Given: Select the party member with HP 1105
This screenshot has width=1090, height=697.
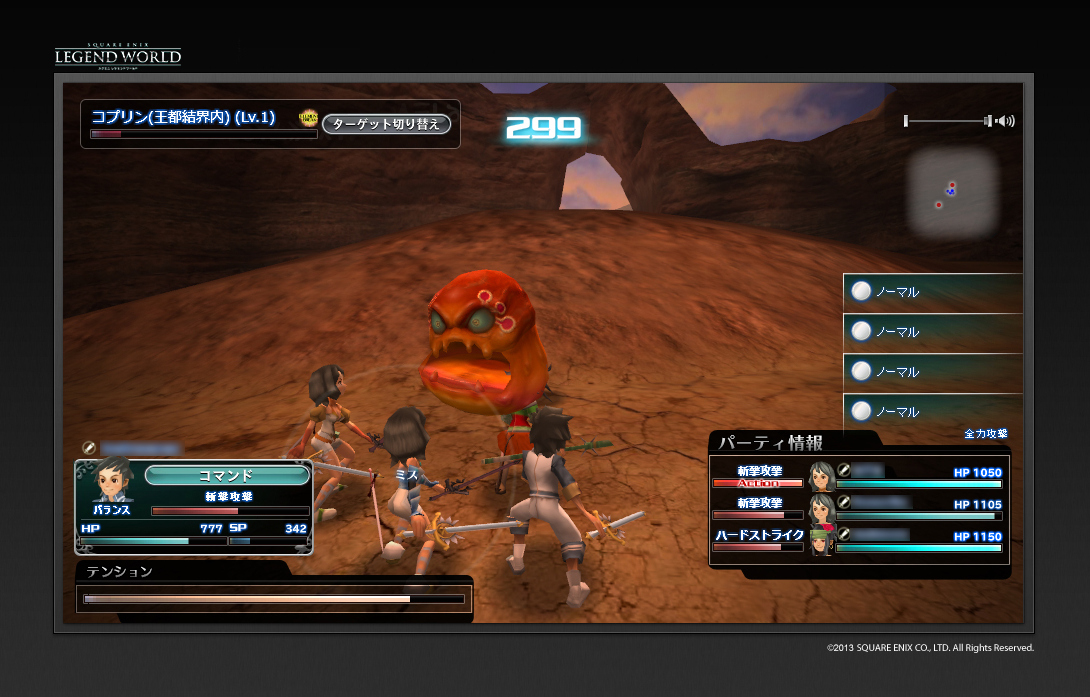Looking at the screenshot, I should (x=920, y=509).
